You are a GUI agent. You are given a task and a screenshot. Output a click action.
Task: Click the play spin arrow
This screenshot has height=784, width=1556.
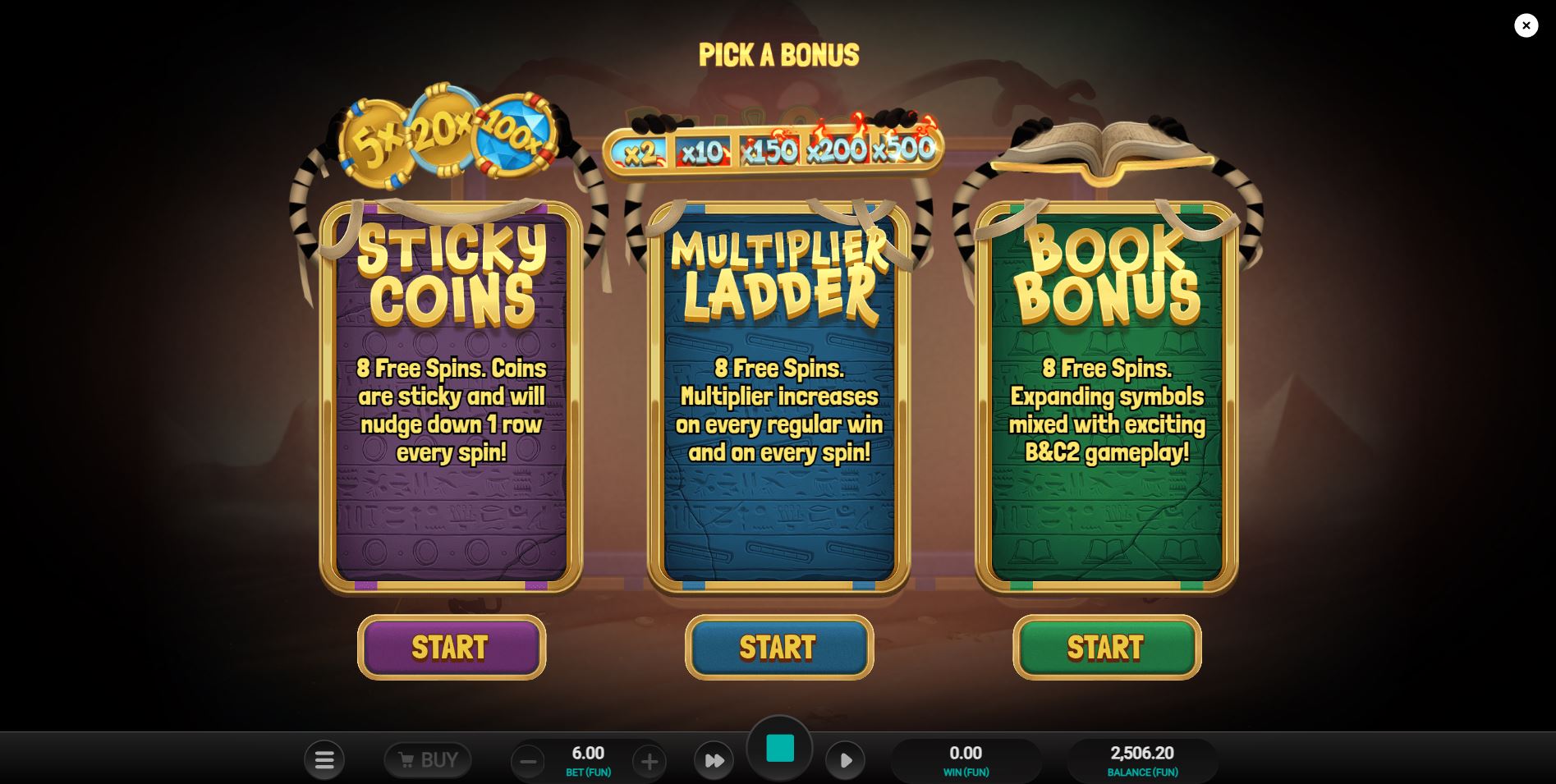point(845,760)
